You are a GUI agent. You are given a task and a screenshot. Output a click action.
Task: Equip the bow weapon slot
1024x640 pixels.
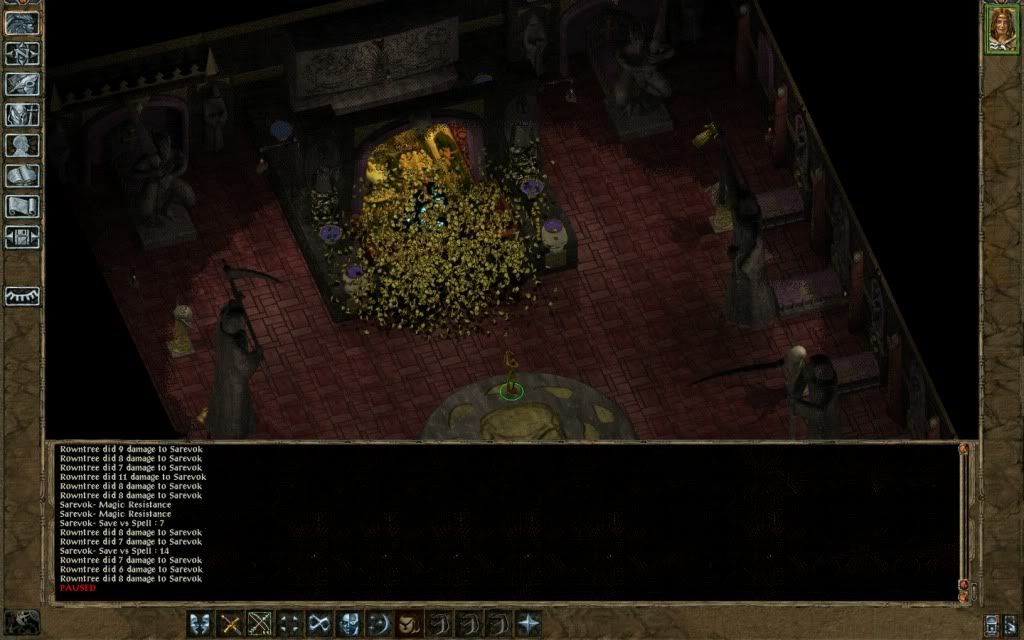260,623
